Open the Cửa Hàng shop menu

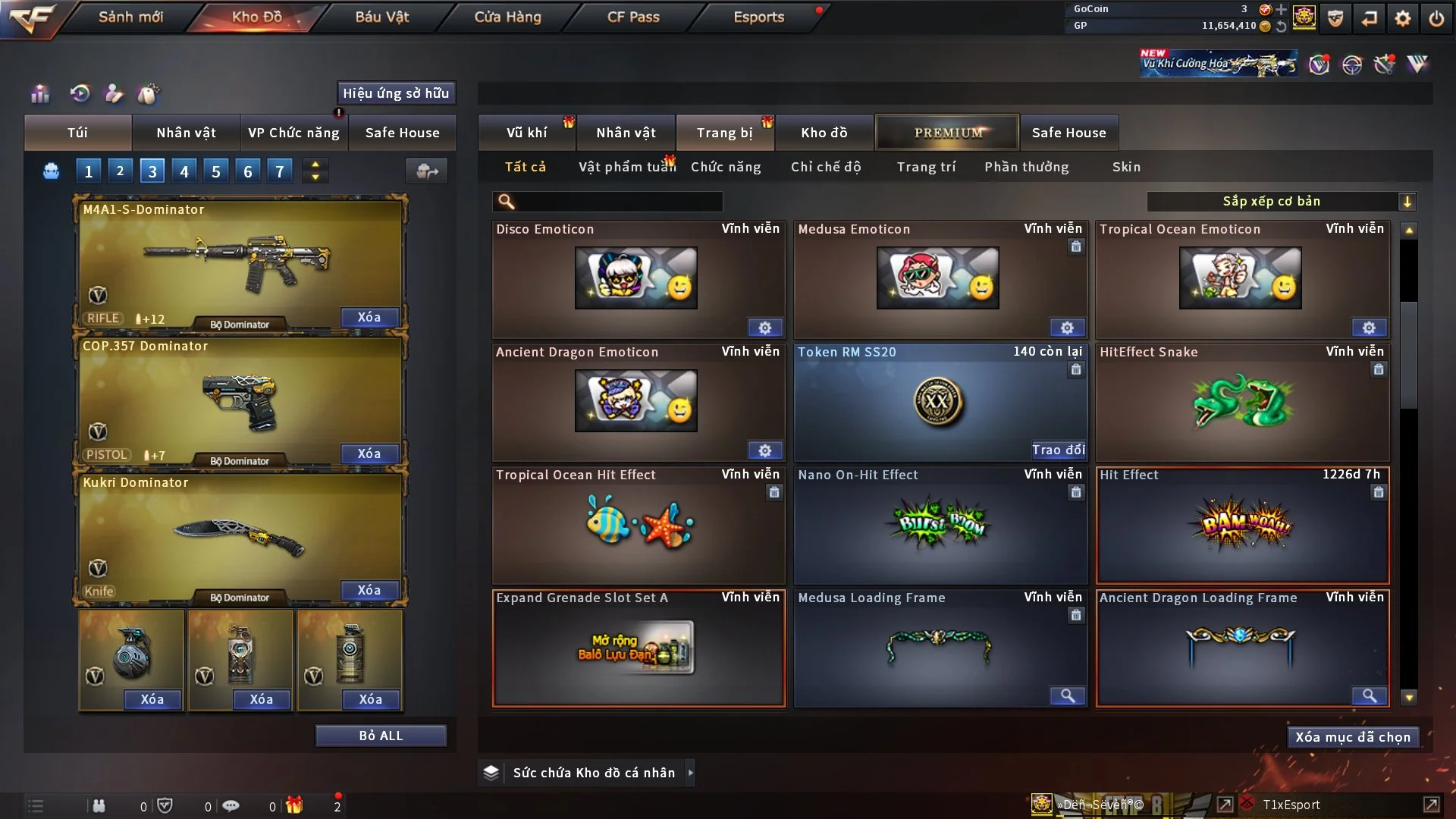point(507,17)
